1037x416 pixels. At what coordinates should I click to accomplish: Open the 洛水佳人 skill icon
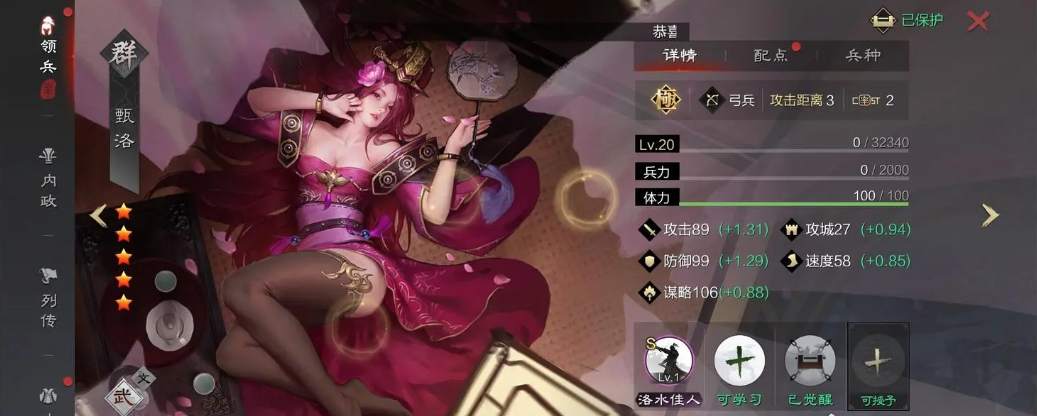pyautogui.click(x=668, y=361)
